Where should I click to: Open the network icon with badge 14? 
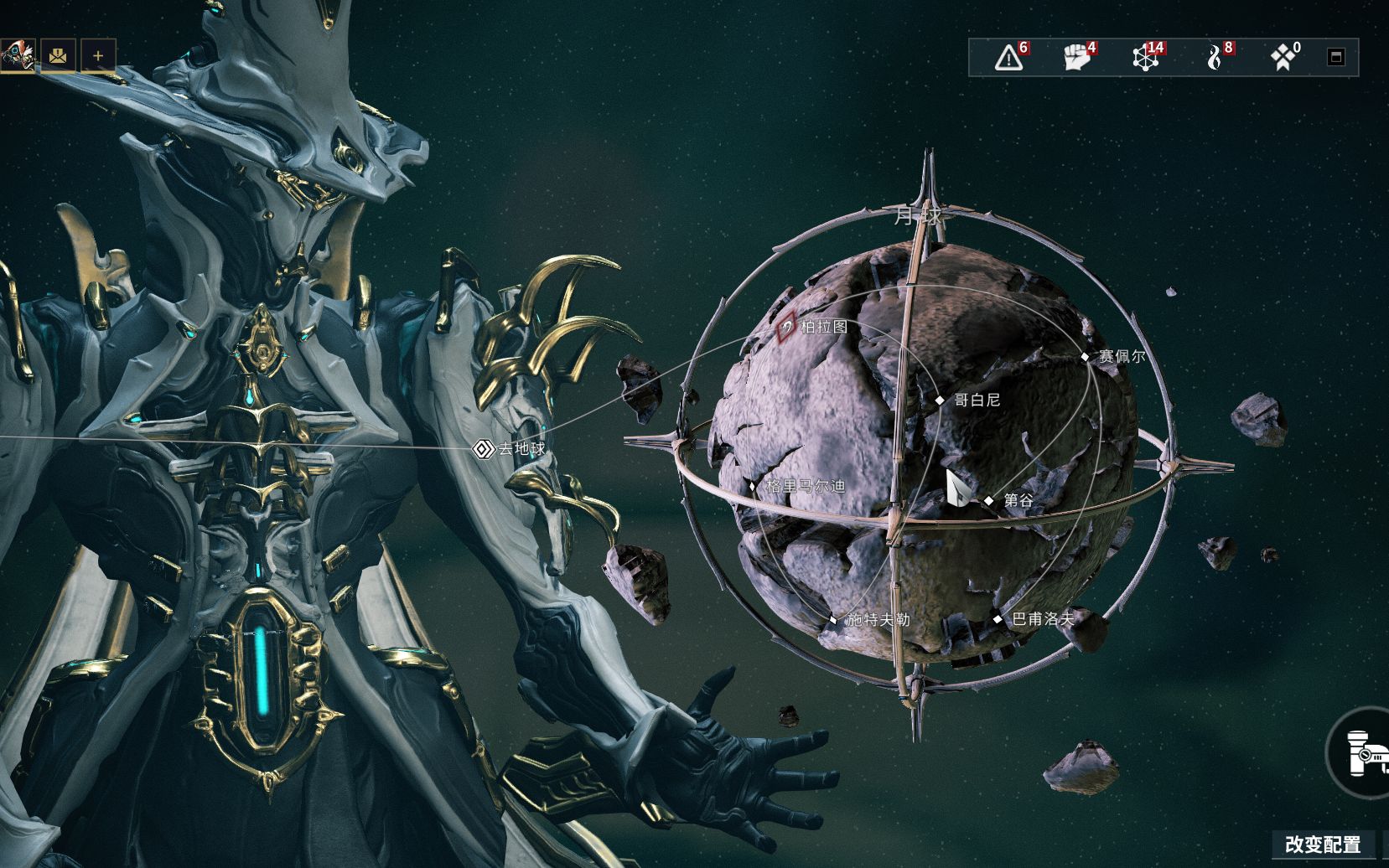(1146, 57)
